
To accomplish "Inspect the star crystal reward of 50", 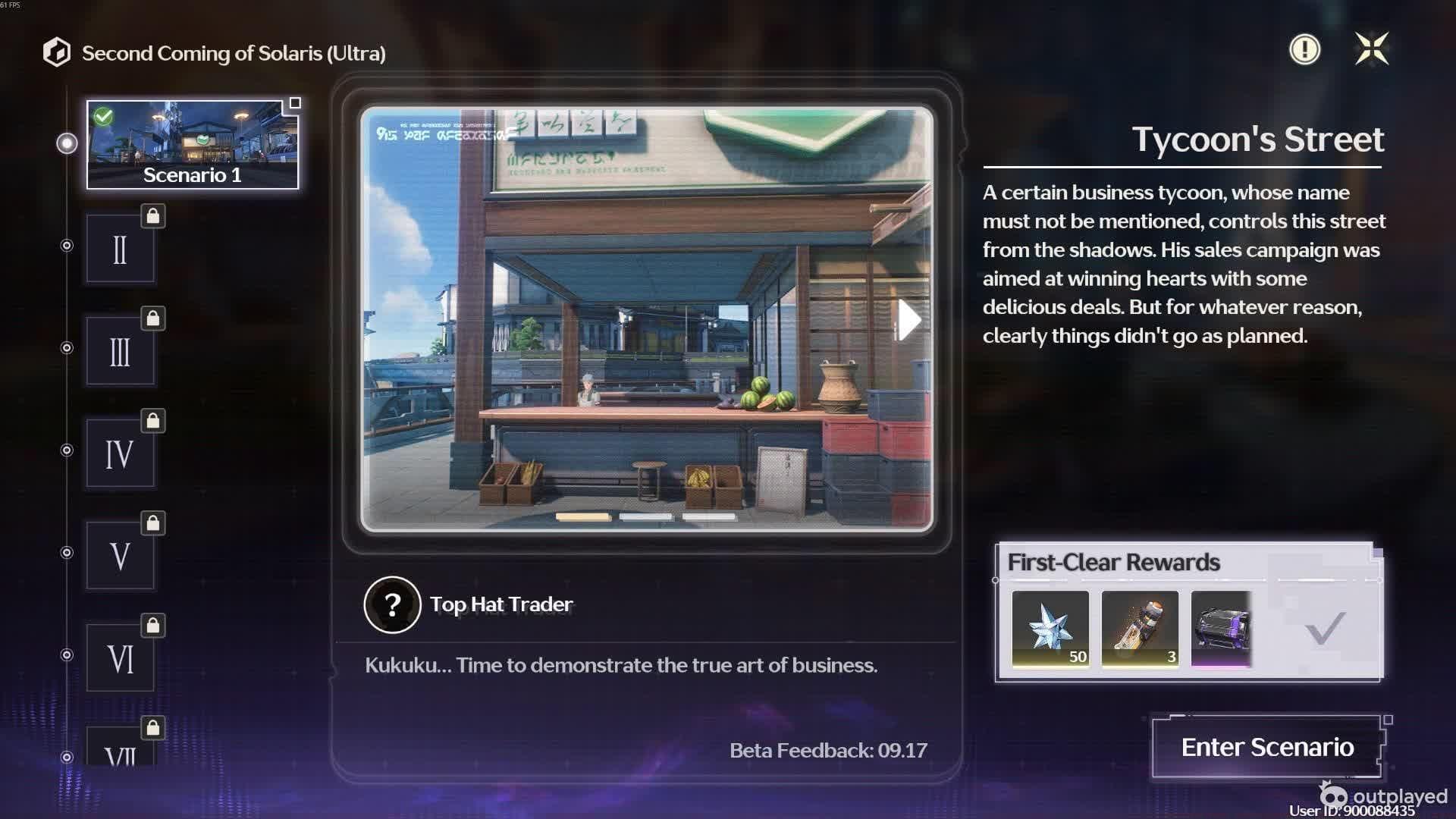I will [x=1050, y=629].
